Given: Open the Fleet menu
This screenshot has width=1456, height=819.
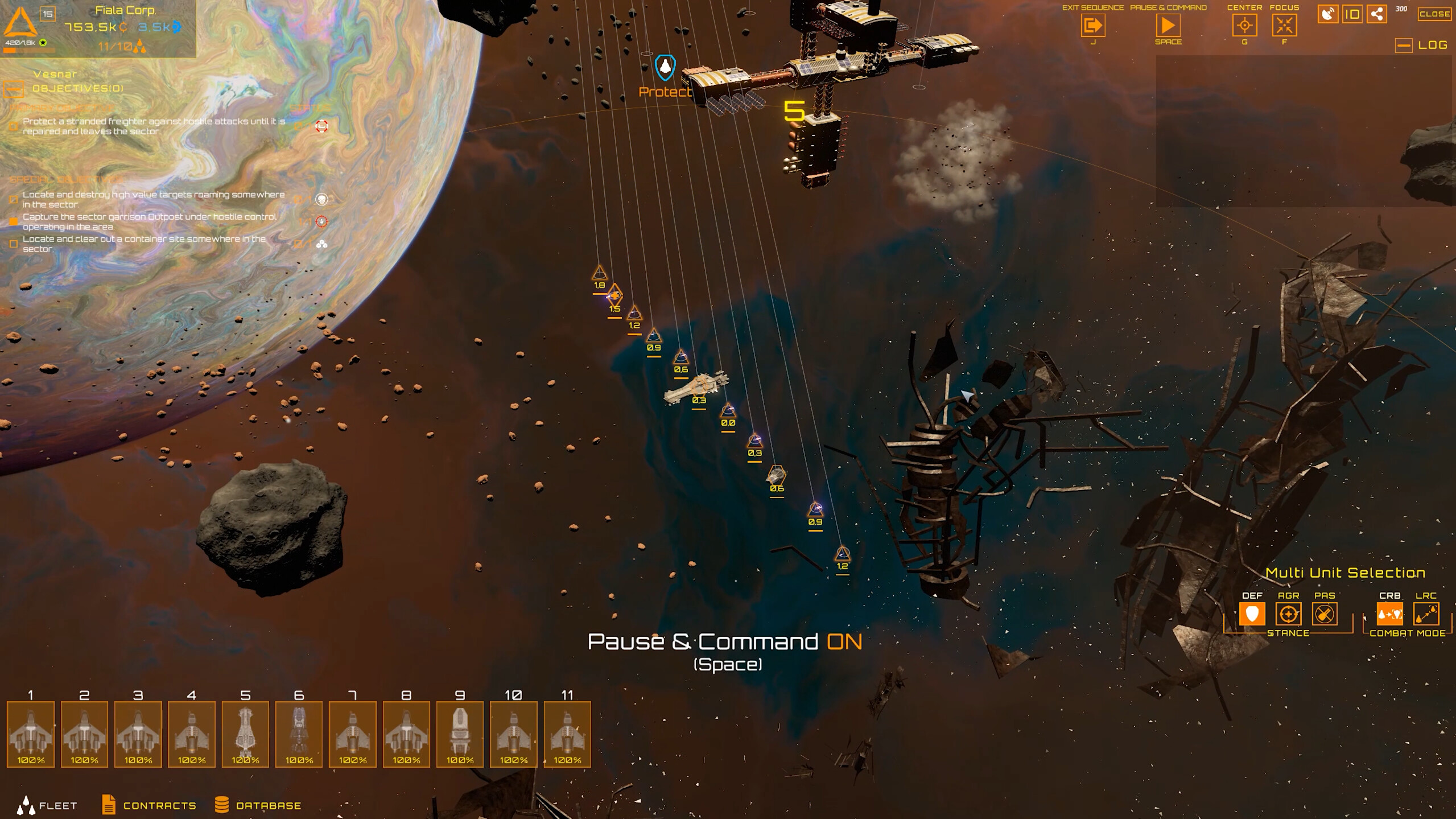Looking at the screenshot, I should 47,805.
